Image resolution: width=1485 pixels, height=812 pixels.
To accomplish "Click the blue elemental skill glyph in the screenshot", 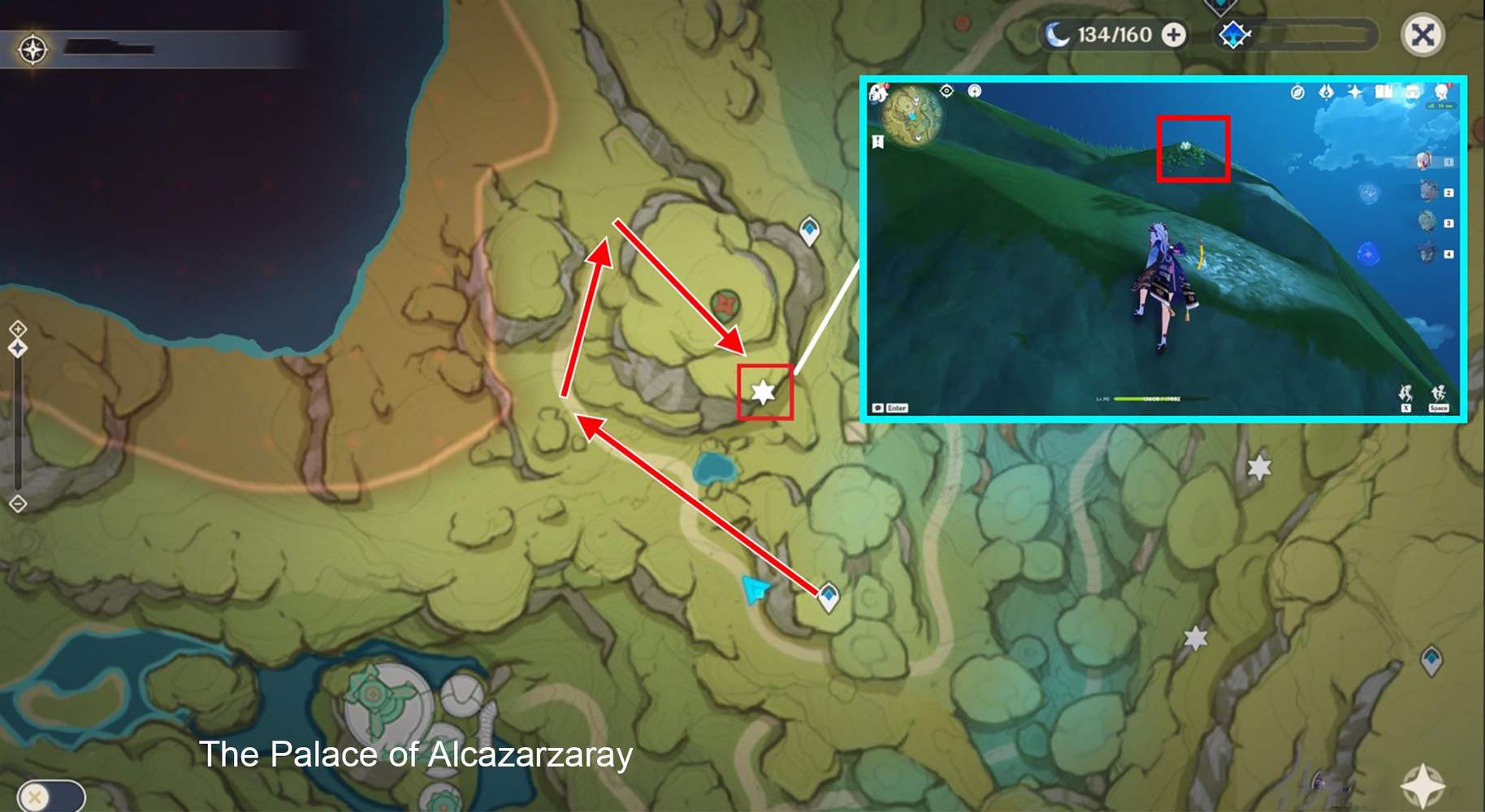I will tap(1369, 193).
